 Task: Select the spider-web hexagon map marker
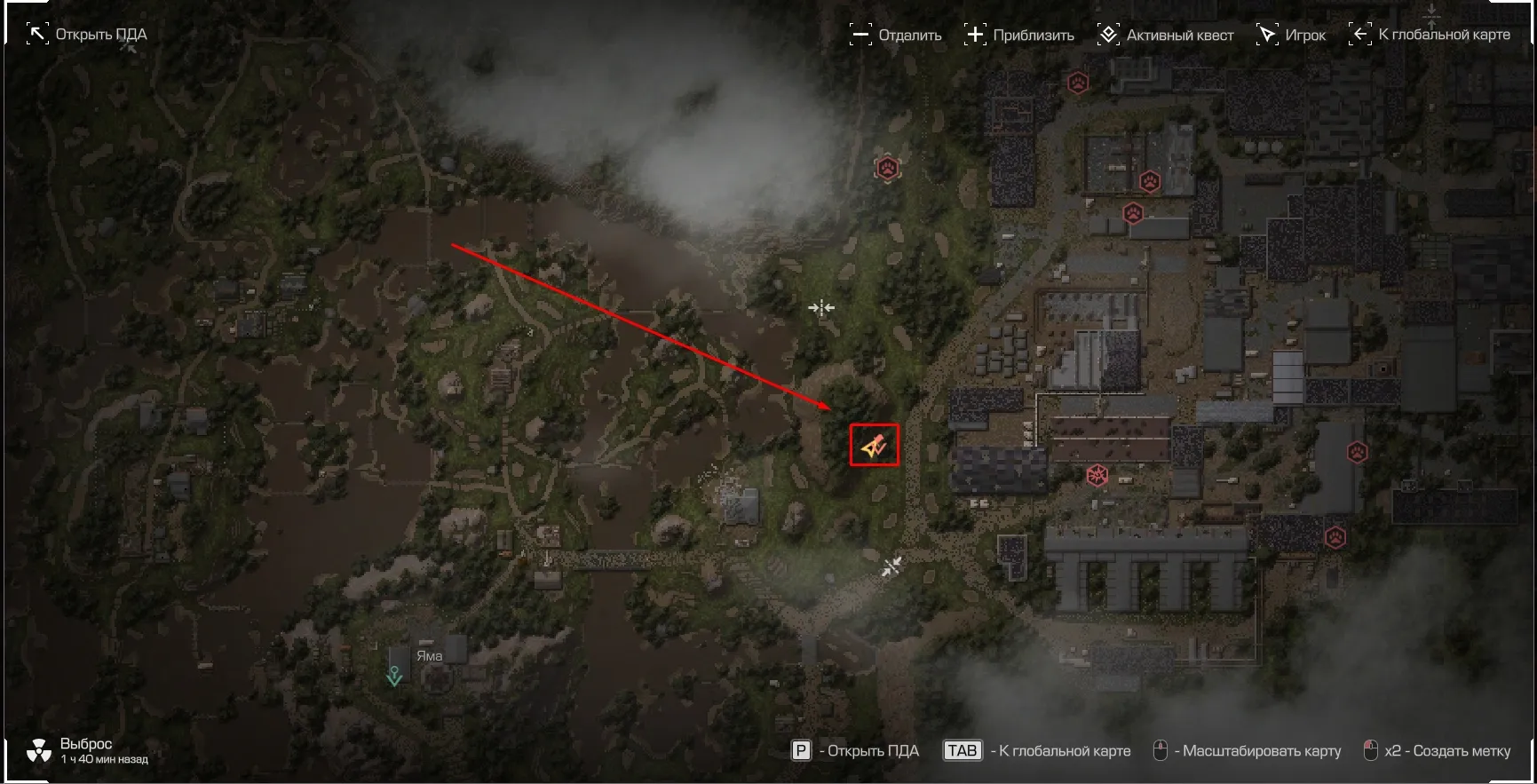click(1097, 475)
